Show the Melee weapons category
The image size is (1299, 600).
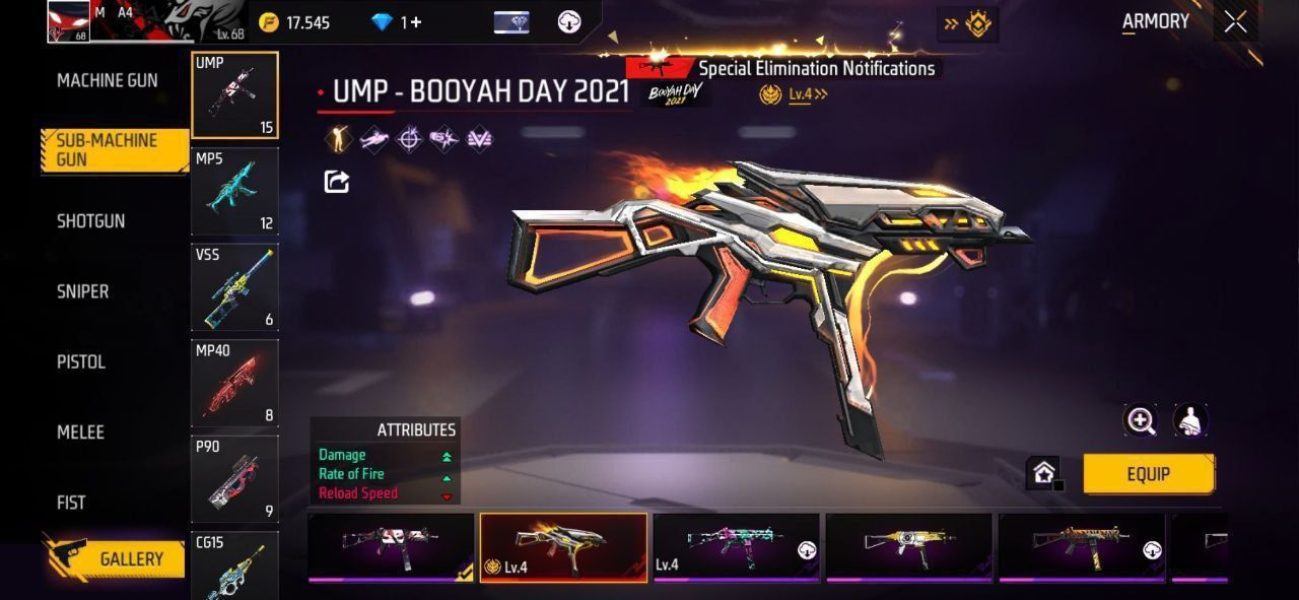coord(80,432)
